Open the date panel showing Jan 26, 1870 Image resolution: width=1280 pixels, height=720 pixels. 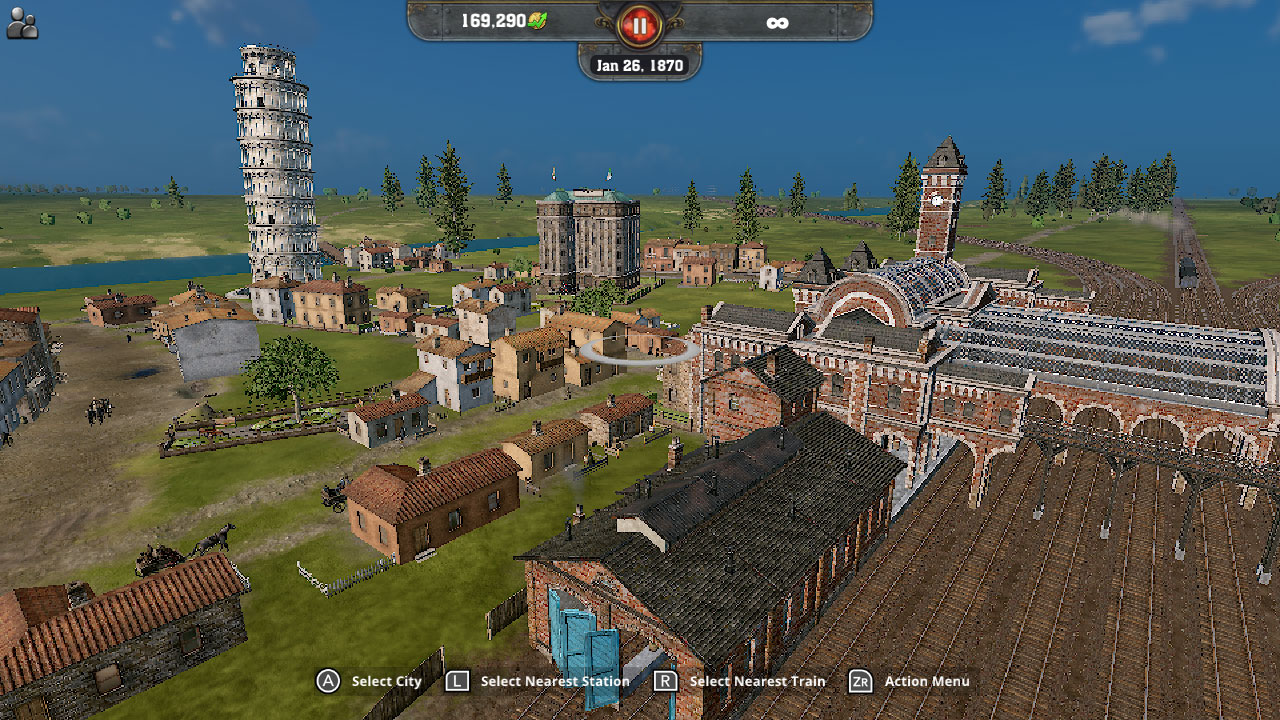[638, 64]
